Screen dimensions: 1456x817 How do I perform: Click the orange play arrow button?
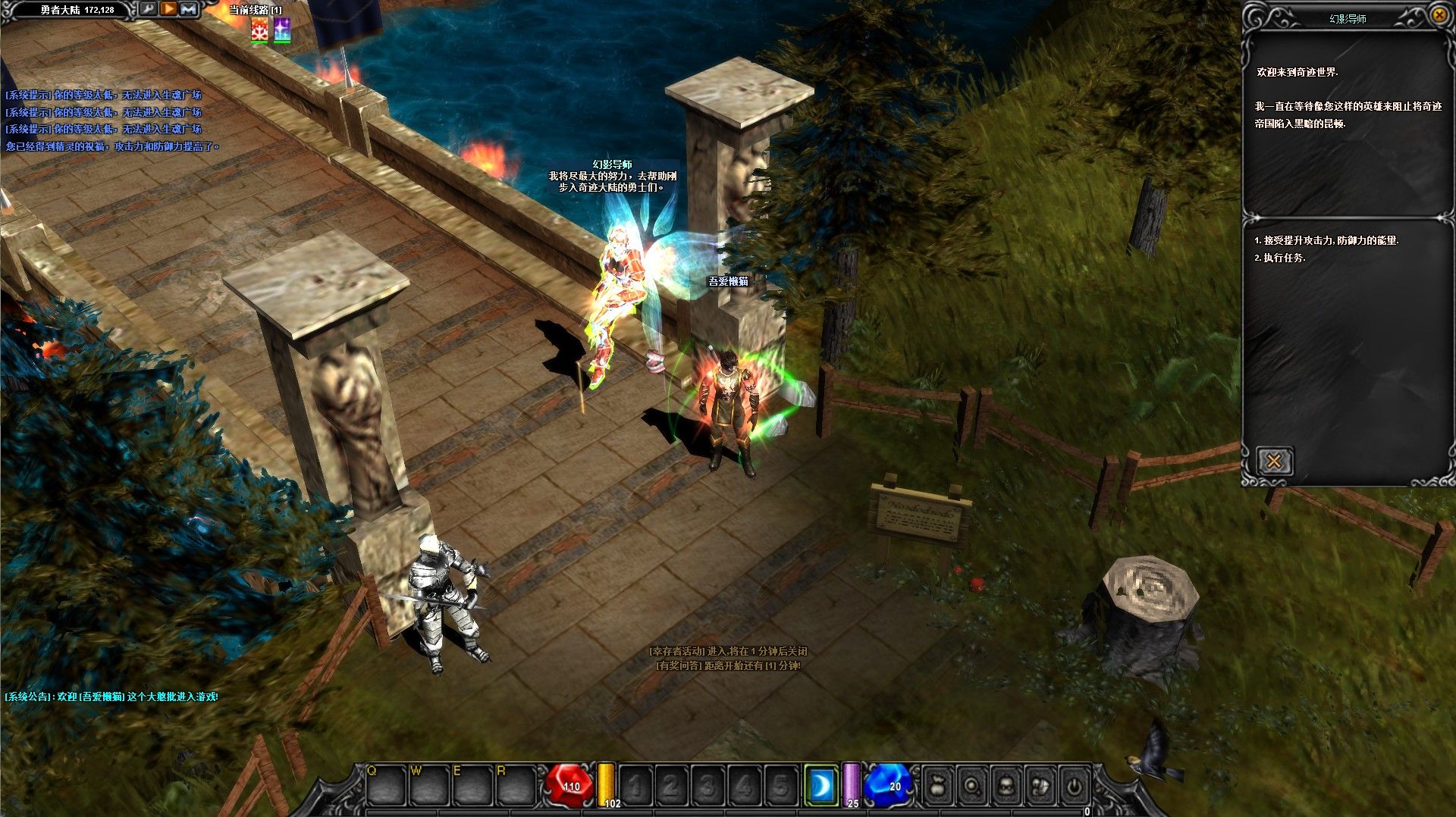pyautogui.click(x=169, y=9)
